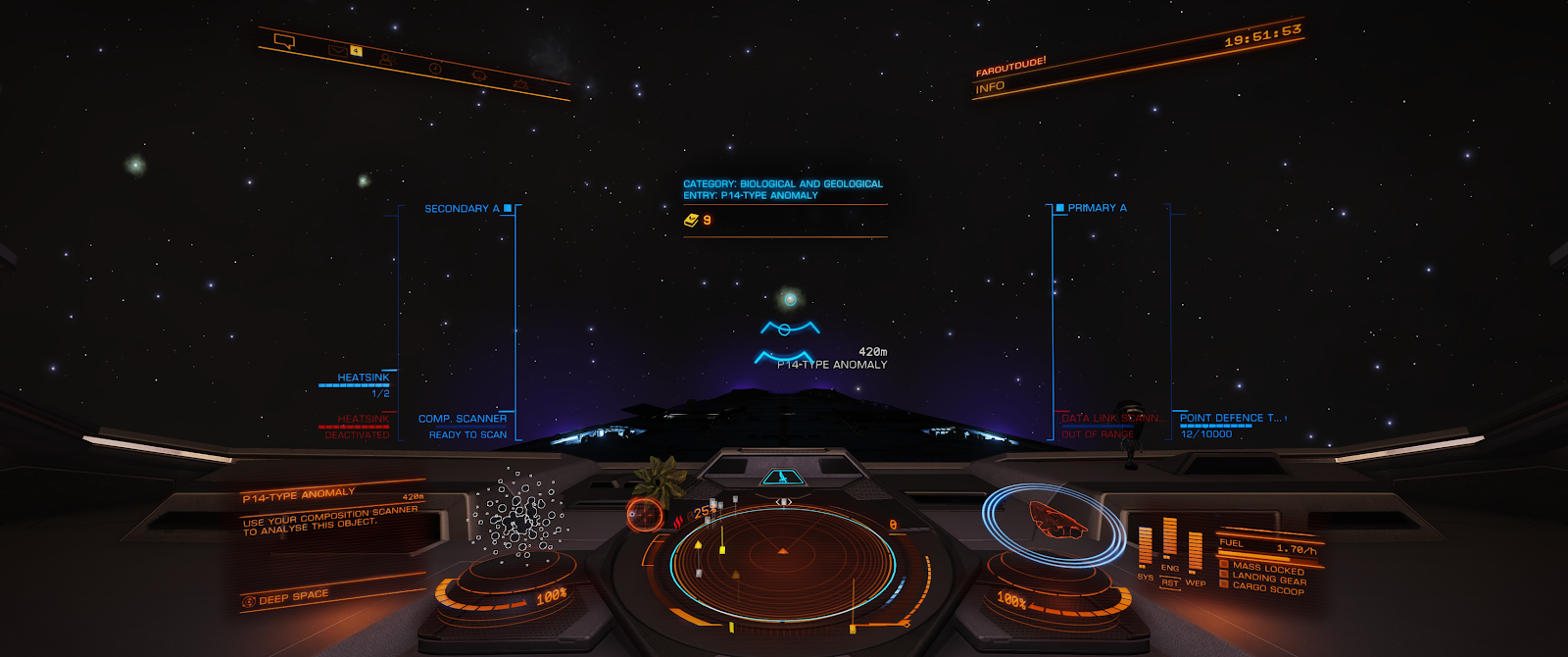The width and height of the screenshot is (1568, 657).
Task: Open the codex entry P14-Type Anomaly banner
Action: [783, 189]
